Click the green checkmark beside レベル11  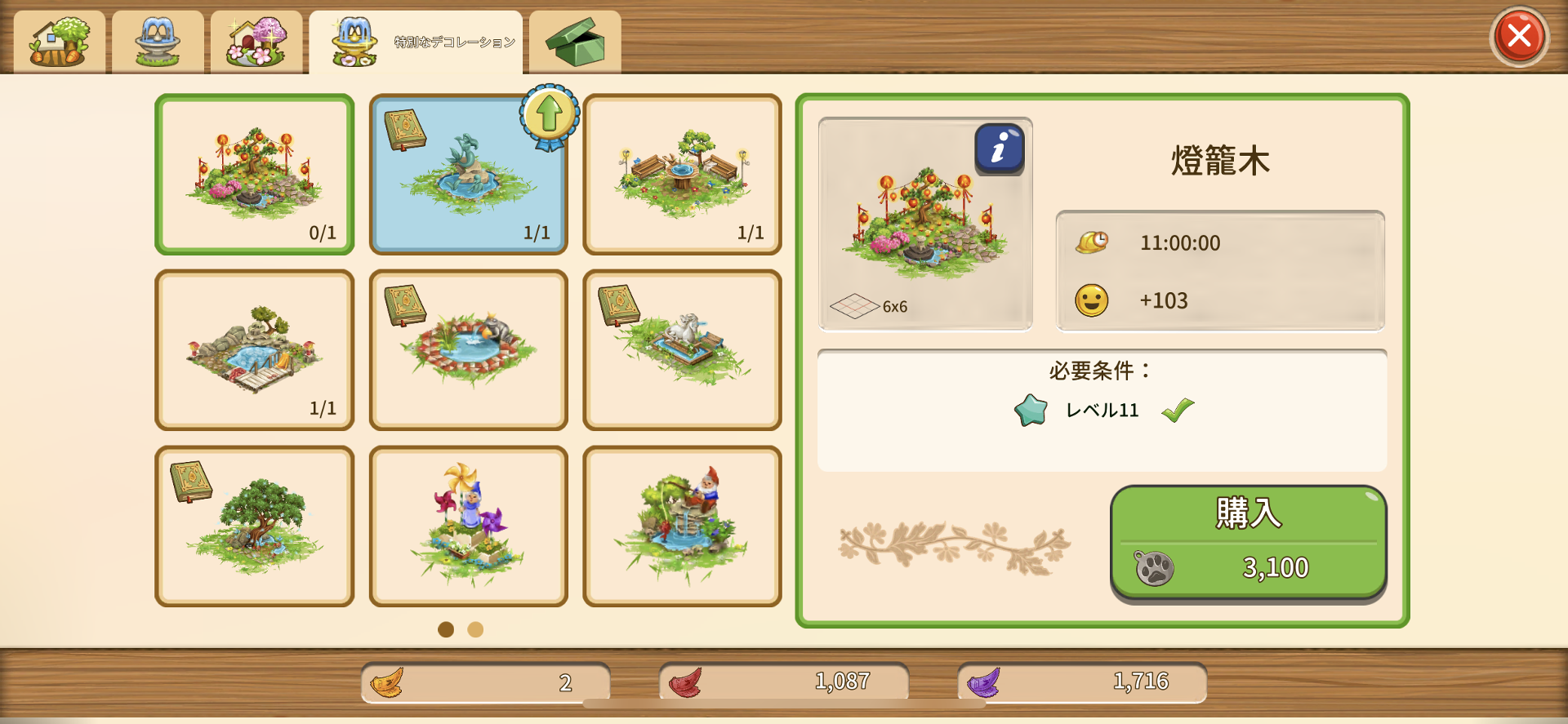click(x=1179, y=410)
